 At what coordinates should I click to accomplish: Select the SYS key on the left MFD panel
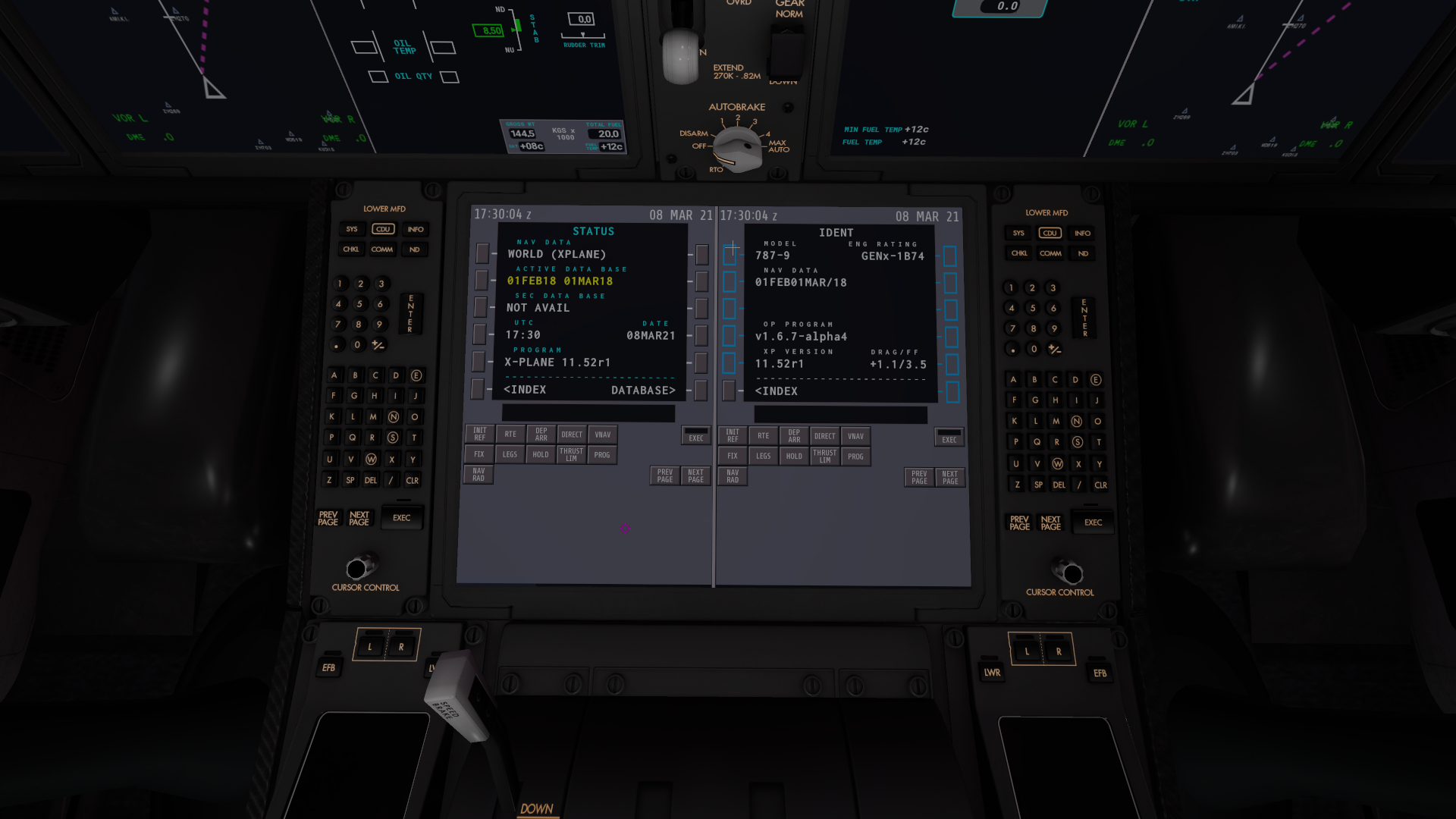[x=351, y=229]
